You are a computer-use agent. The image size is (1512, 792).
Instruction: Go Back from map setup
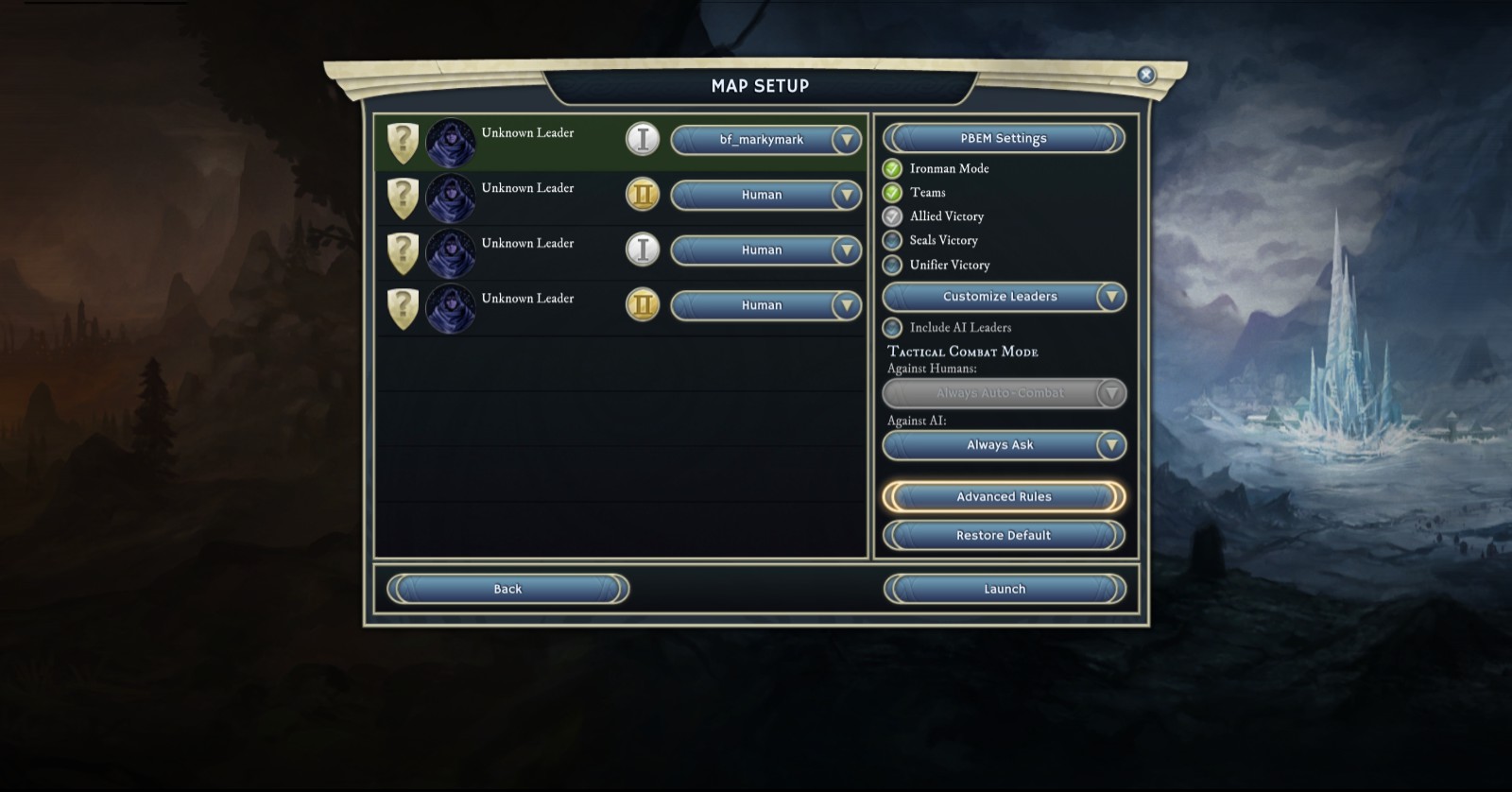507,590
